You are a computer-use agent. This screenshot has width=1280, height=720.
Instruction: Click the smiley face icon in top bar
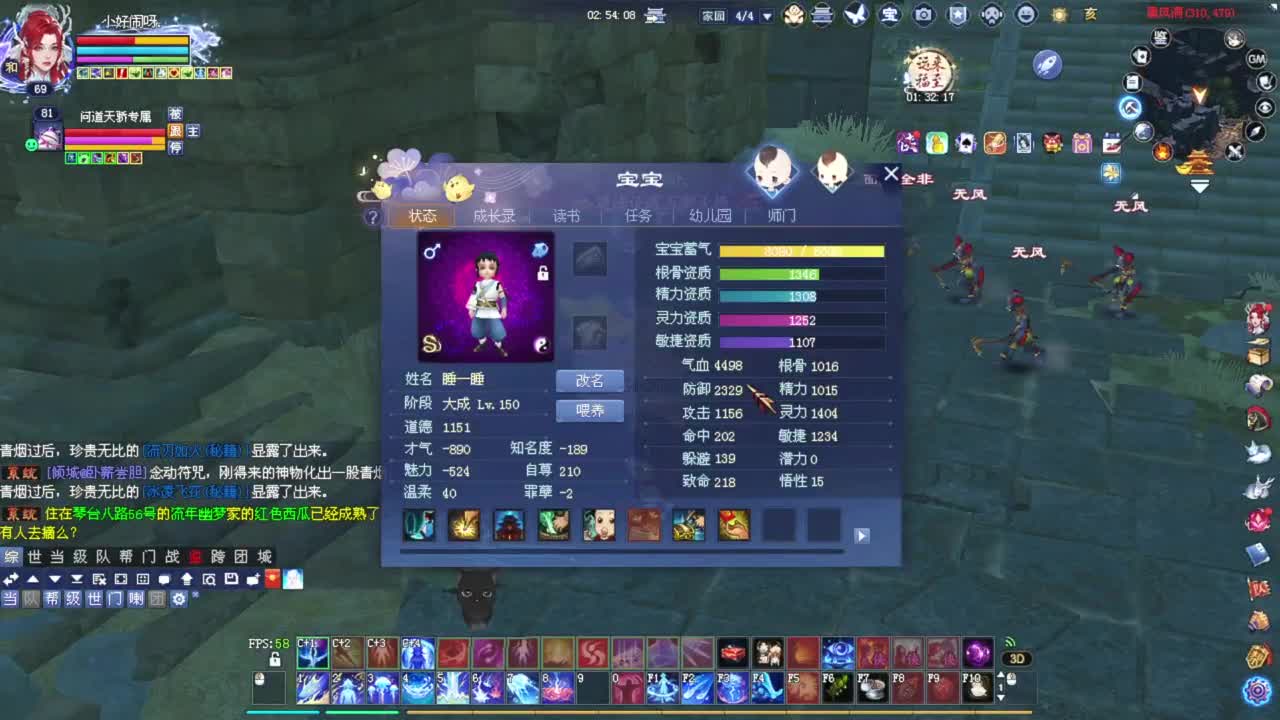tap(1026, 15)
